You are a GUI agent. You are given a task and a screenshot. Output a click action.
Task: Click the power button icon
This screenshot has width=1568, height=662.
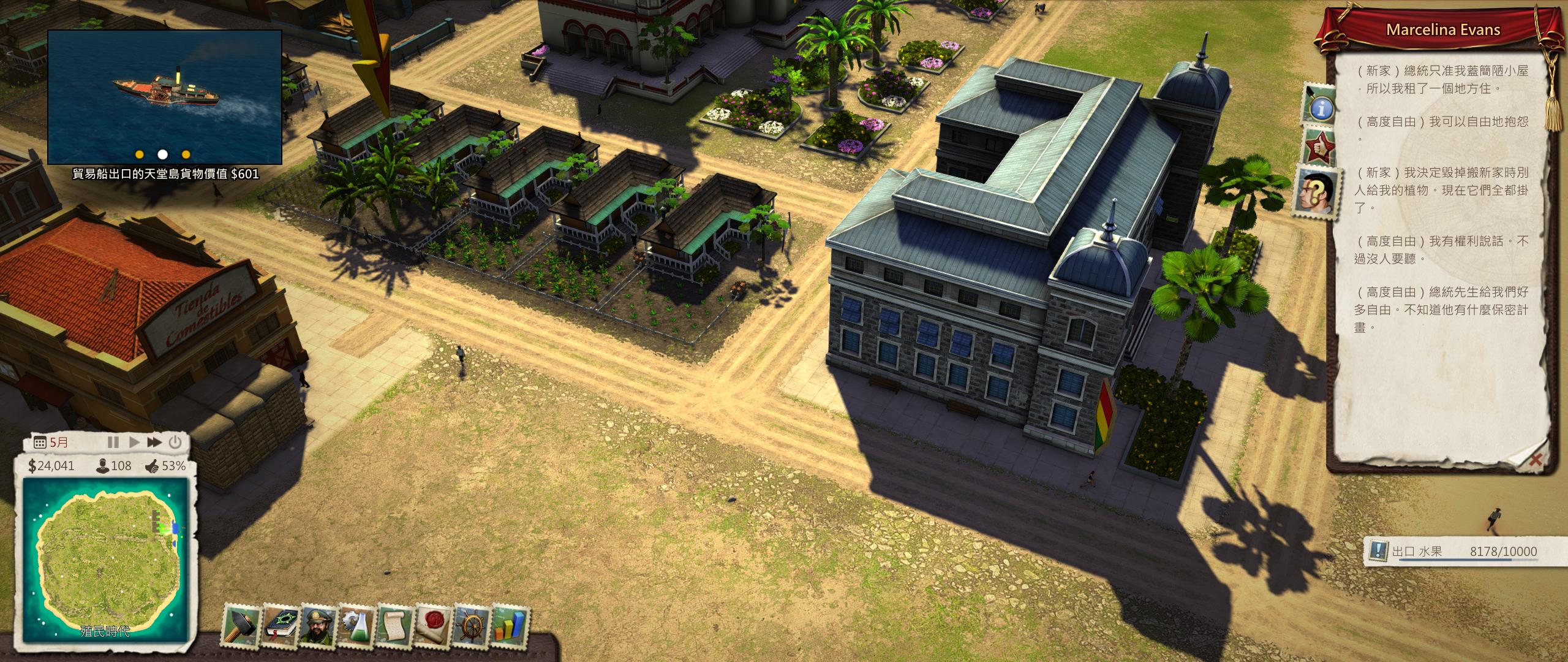[x=175, y=442]
